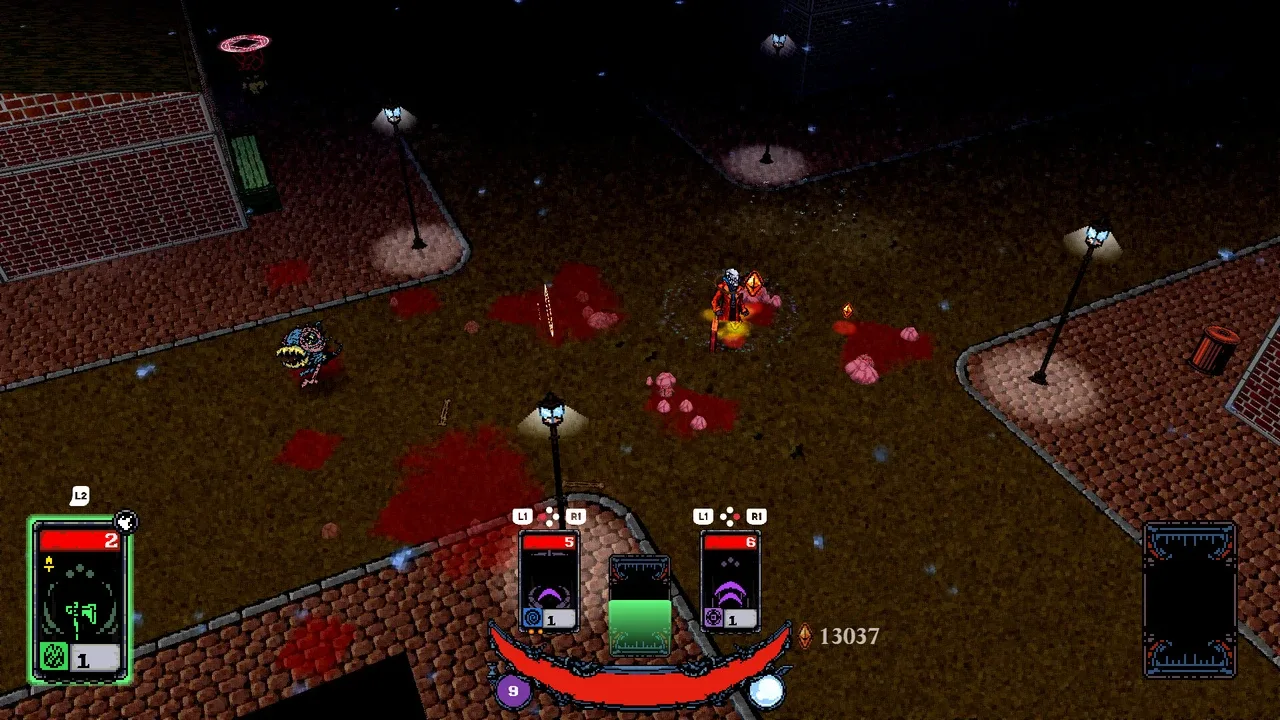
Task: Click the white orb beside the red bar
Action: [767, 690]
